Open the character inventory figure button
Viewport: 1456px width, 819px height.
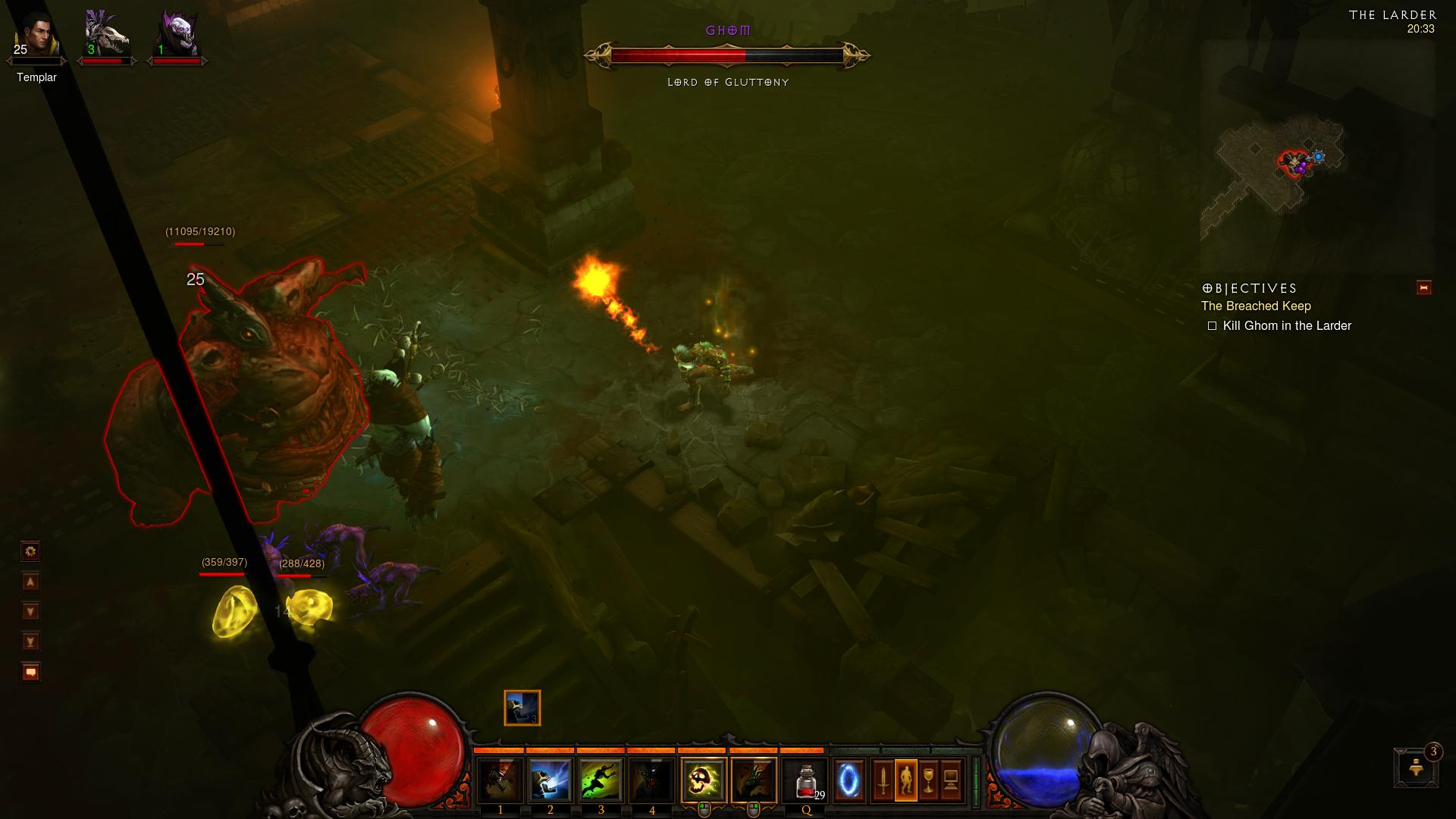(x=905, y=780)
